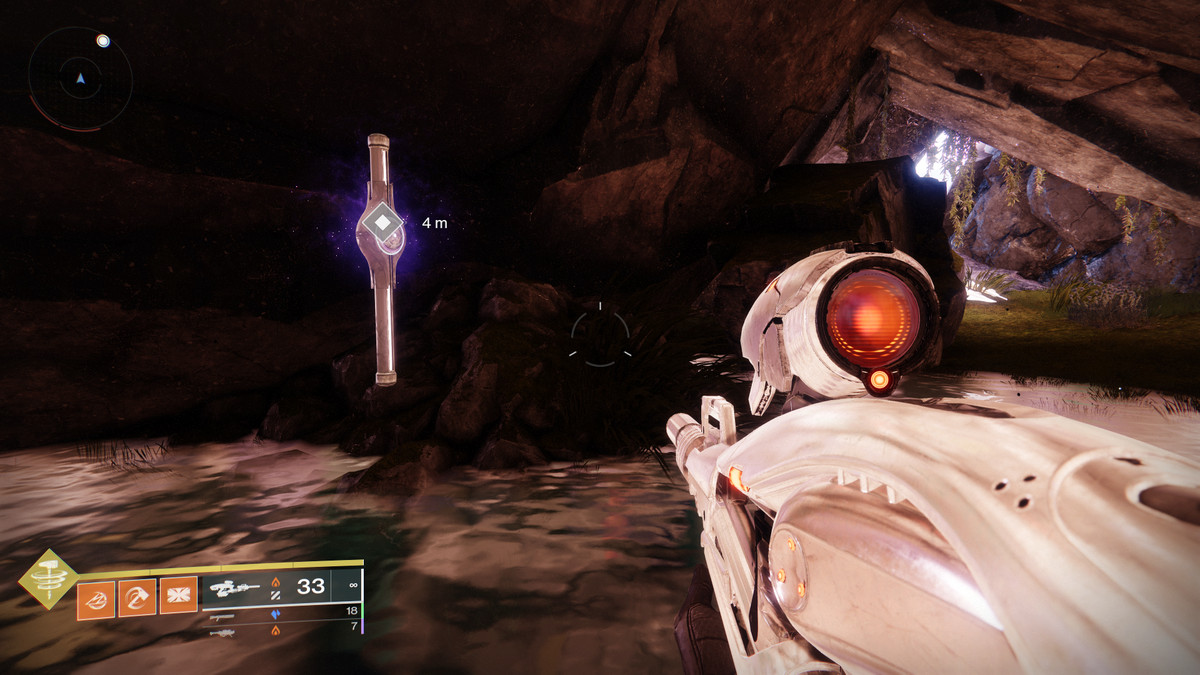Activate the barricade class ability icon
Viewport: 1200px width, 675px height.
click(178, 599)
